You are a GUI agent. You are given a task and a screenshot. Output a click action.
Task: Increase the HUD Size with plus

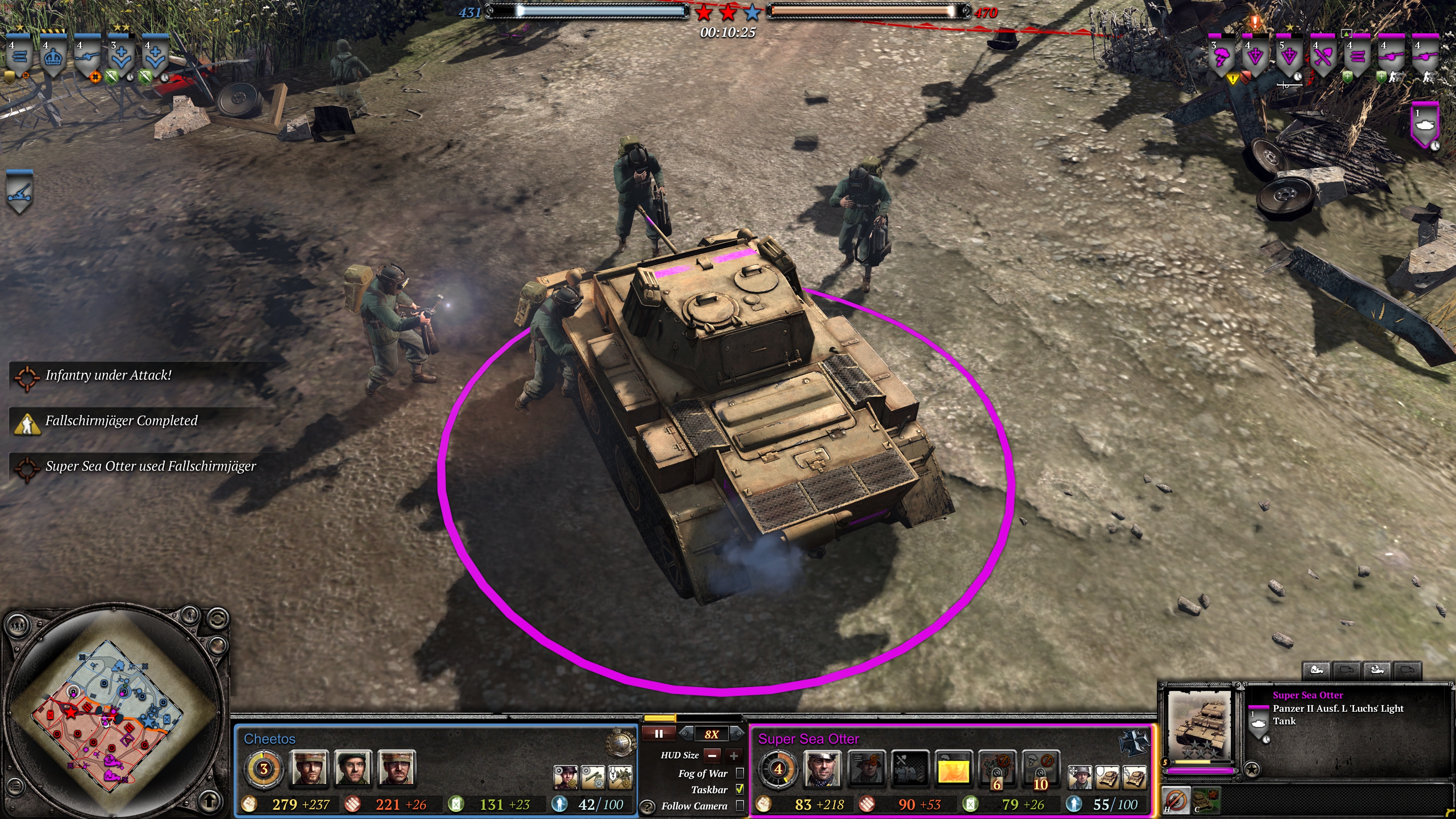(x=734, y=755)
